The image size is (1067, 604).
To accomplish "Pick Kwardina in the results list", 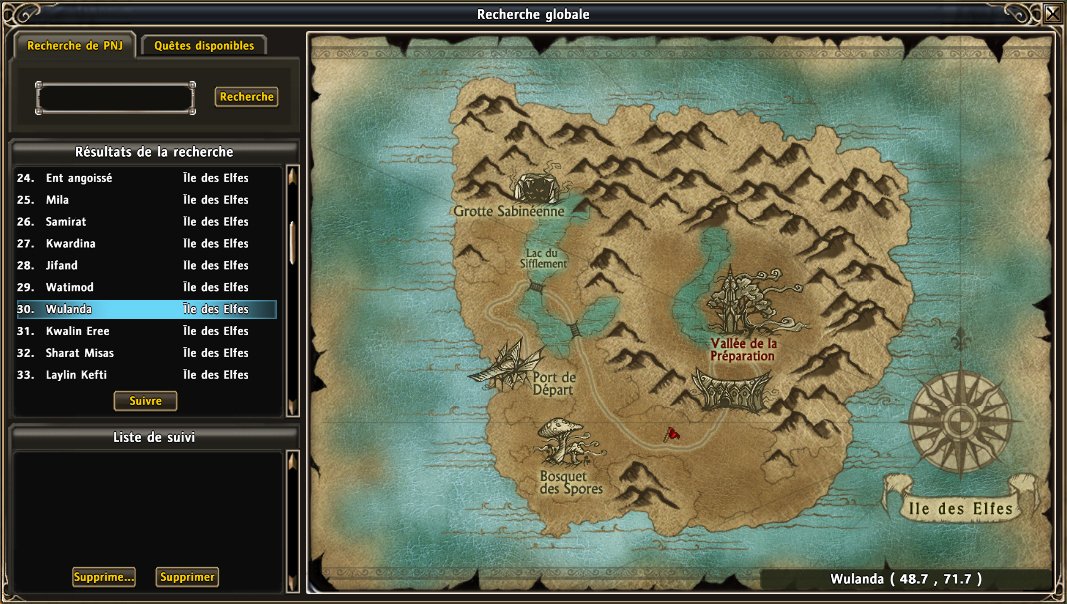I will [x=146, y=244].
